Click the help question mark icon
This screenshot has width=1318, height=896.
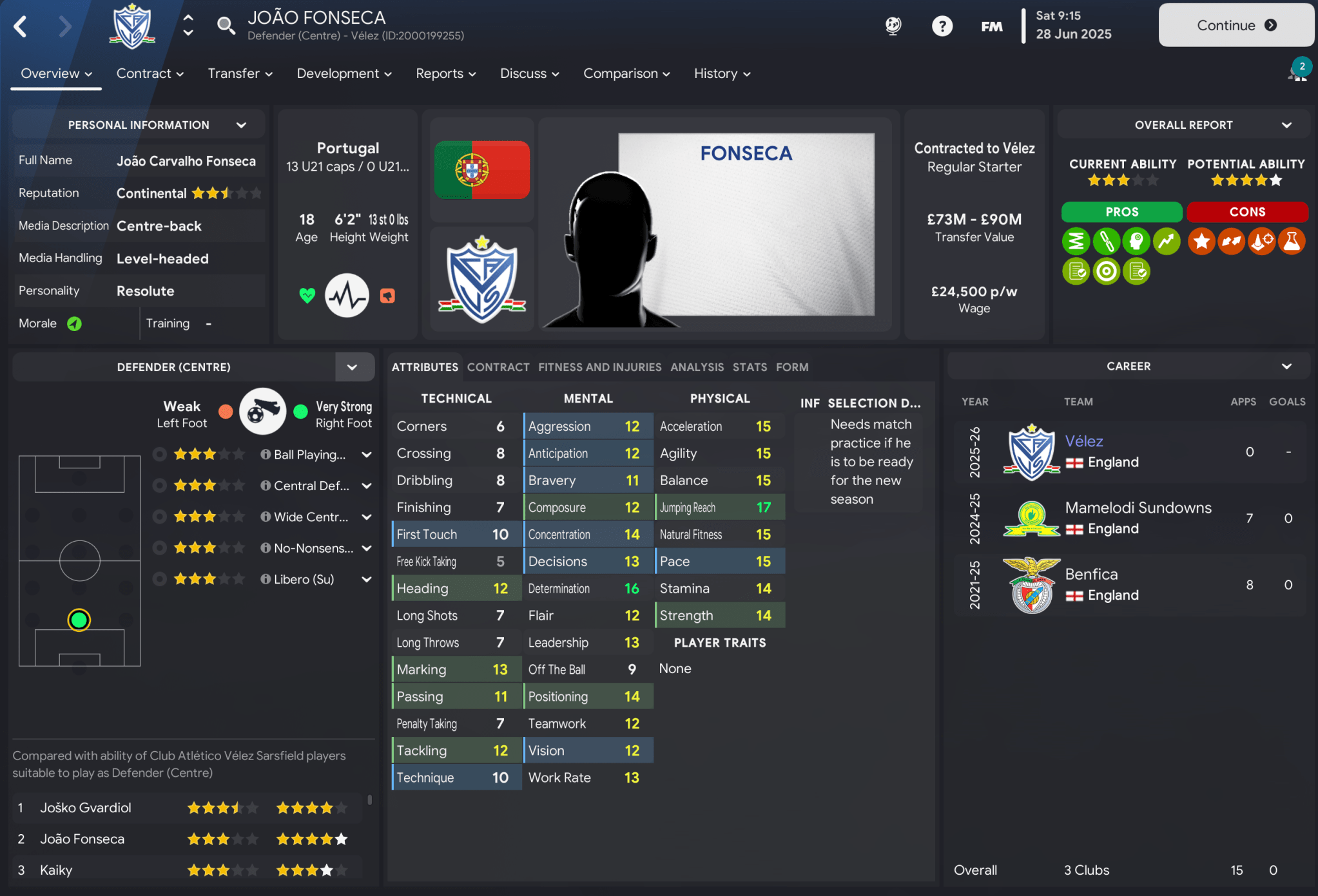pos(942,26)
